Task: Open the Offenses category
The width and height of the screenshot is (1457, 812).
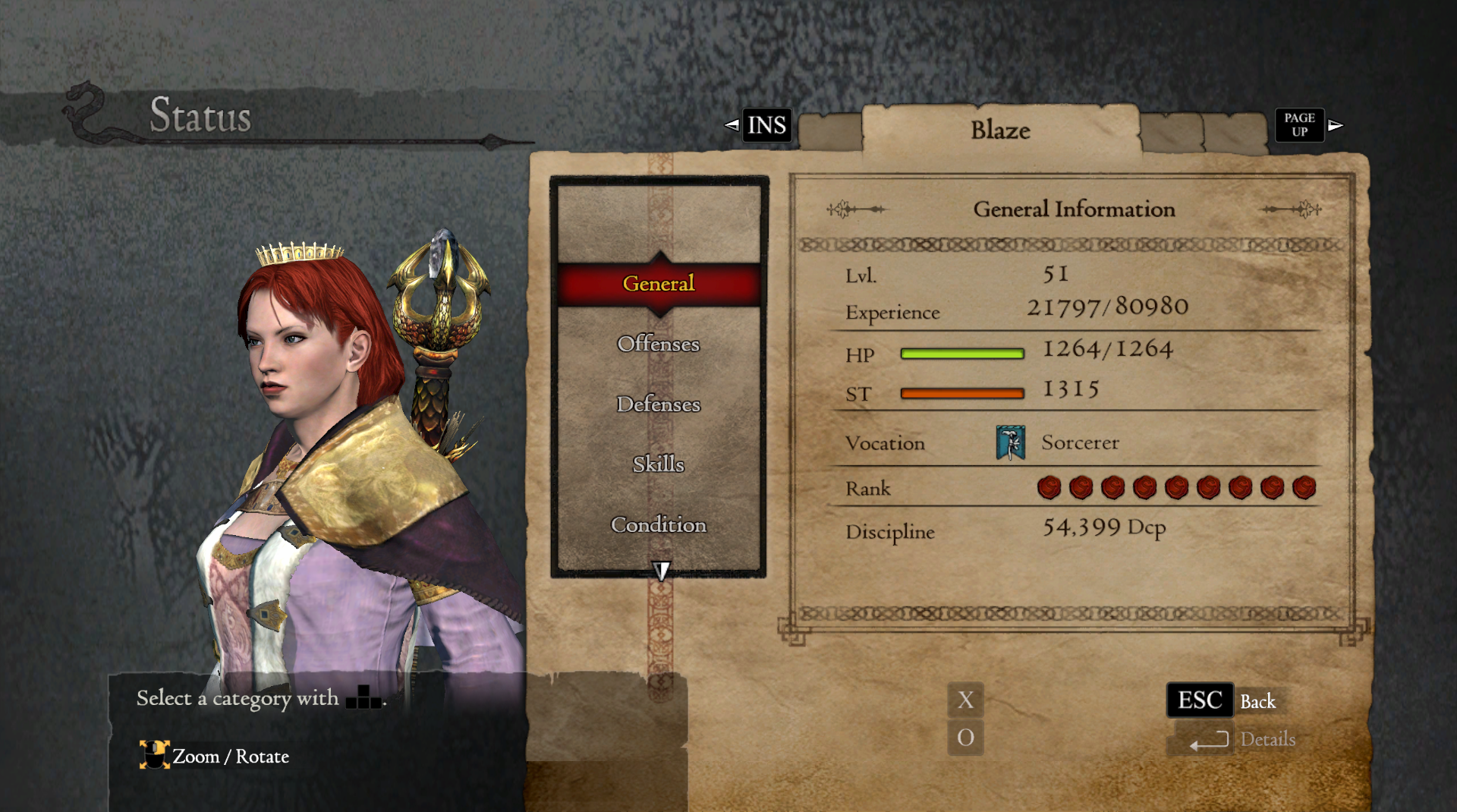Action: (x=659, y=344)
